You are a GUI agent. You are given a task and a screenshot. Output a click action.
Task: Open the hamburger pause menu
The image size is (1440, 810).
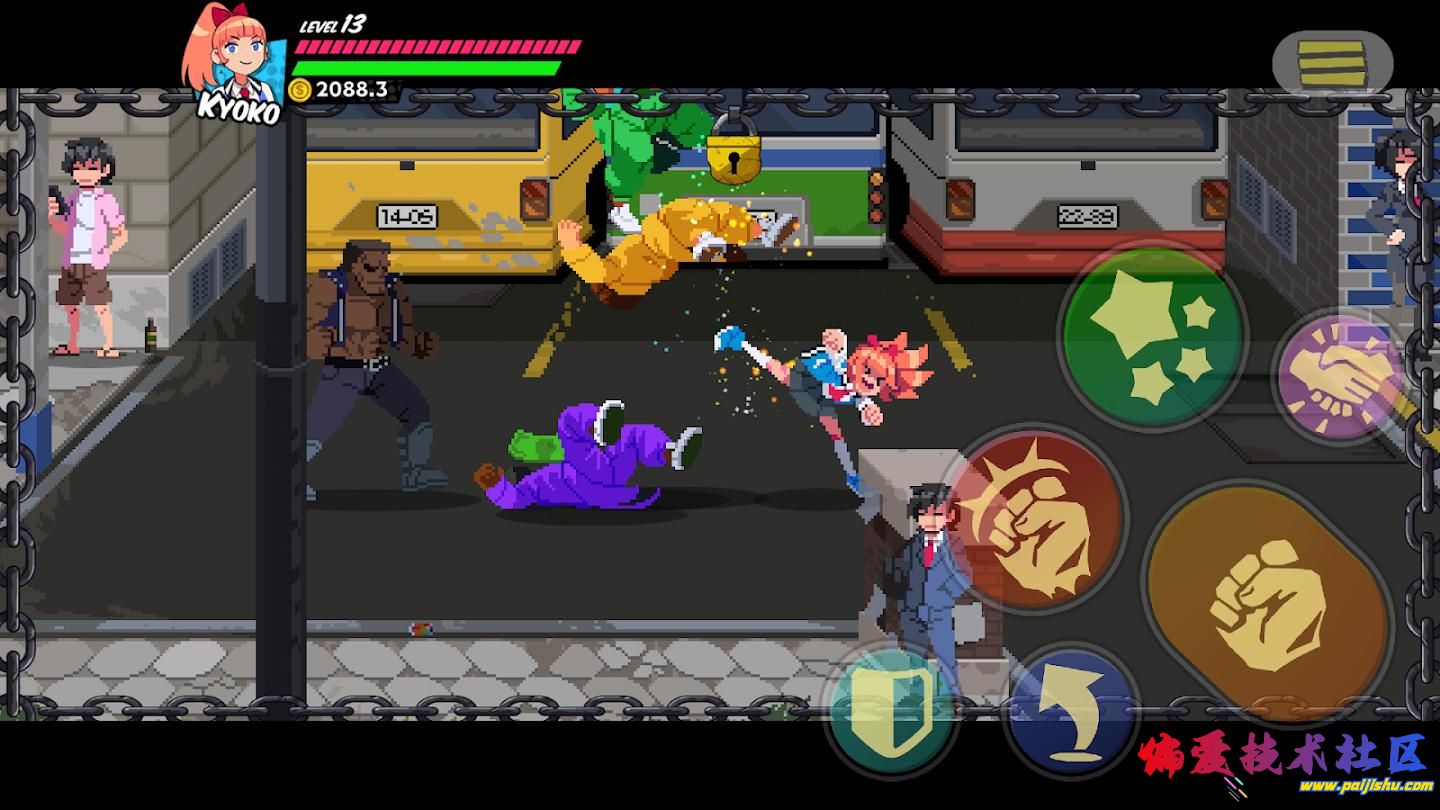(1332, 62)
